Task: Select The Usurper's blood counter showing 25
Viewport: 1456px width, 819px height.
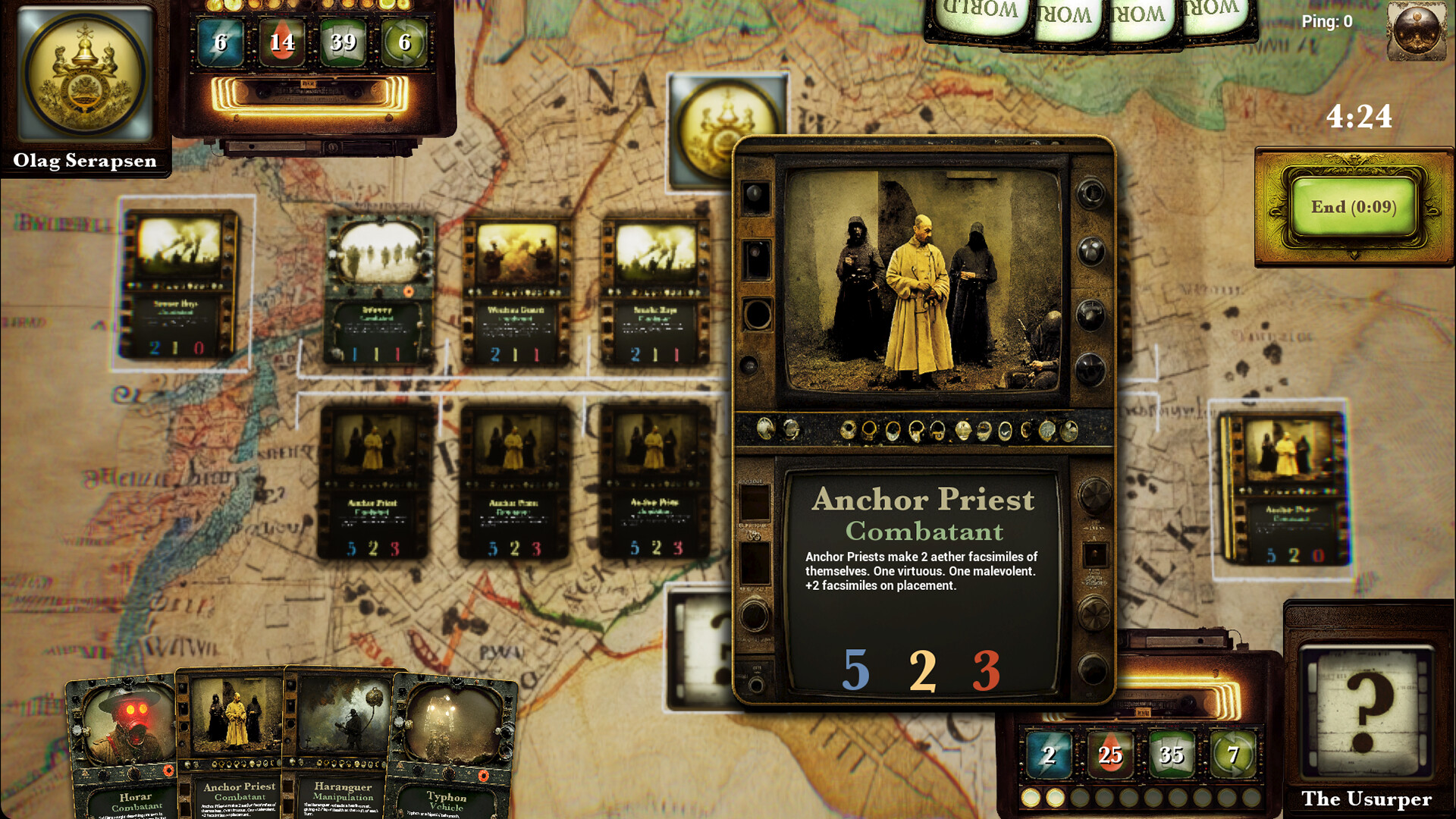Action: coord(1110,755)
